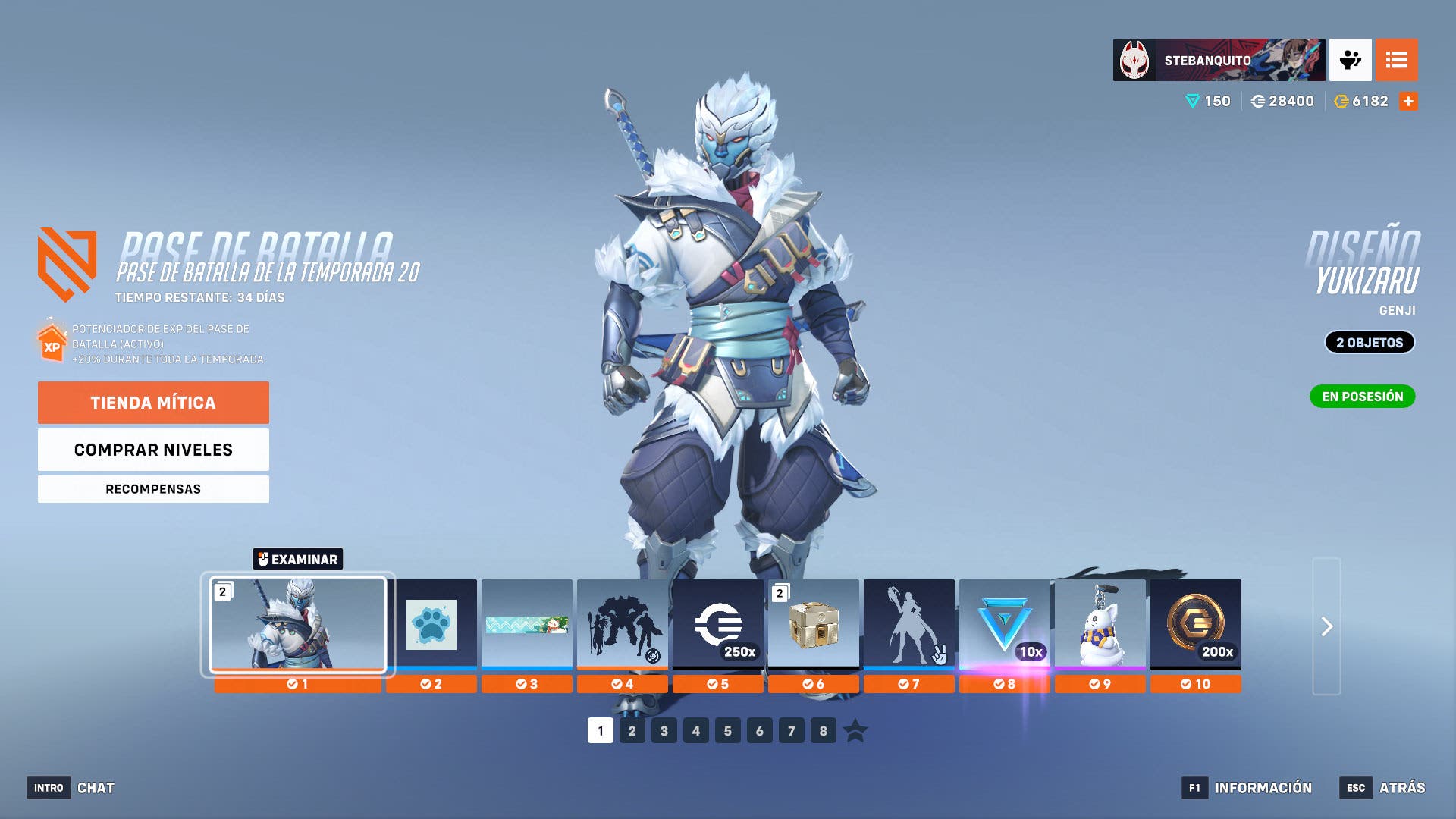Click the currency icon next to 150
1456x819 pixels.
pyautogui.click(x=1191, y=100)
